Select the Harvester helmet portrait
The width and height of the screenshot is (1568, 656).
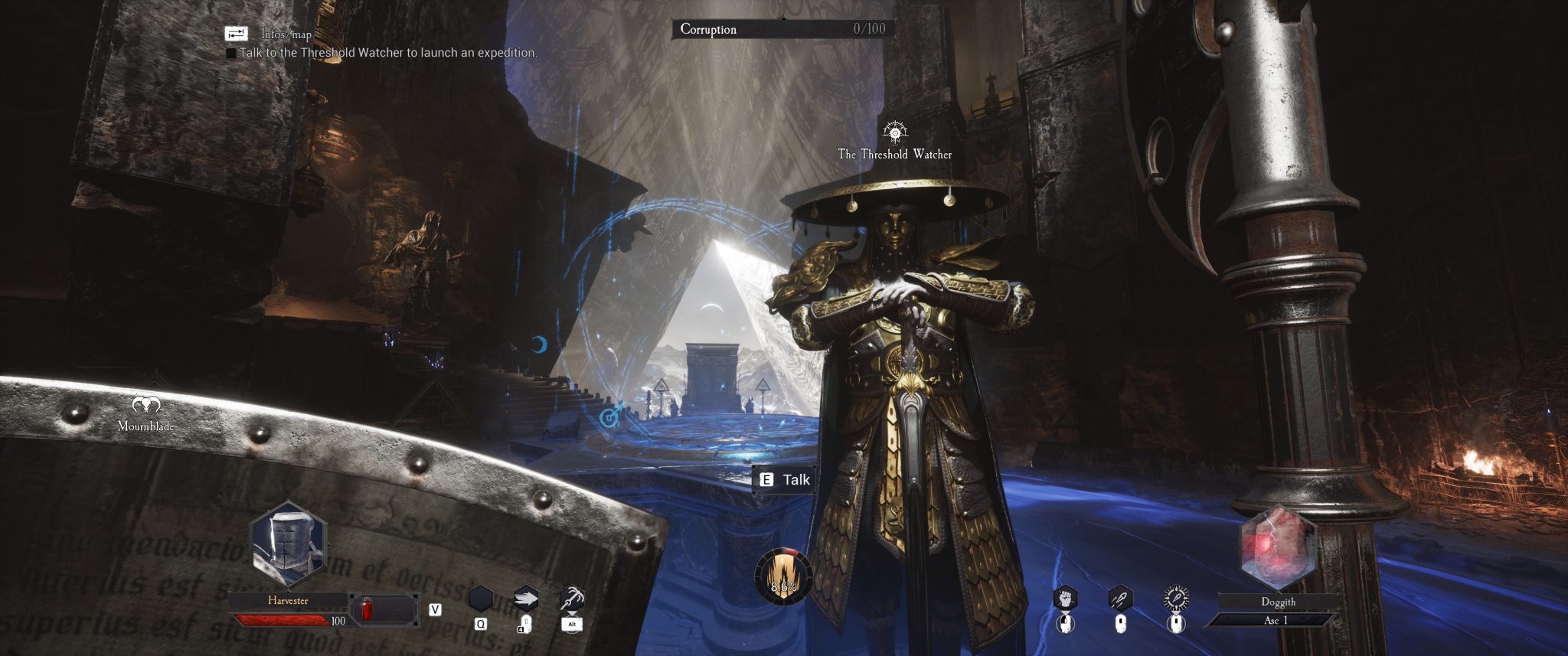pyautogui.click(x=288, y=545)
